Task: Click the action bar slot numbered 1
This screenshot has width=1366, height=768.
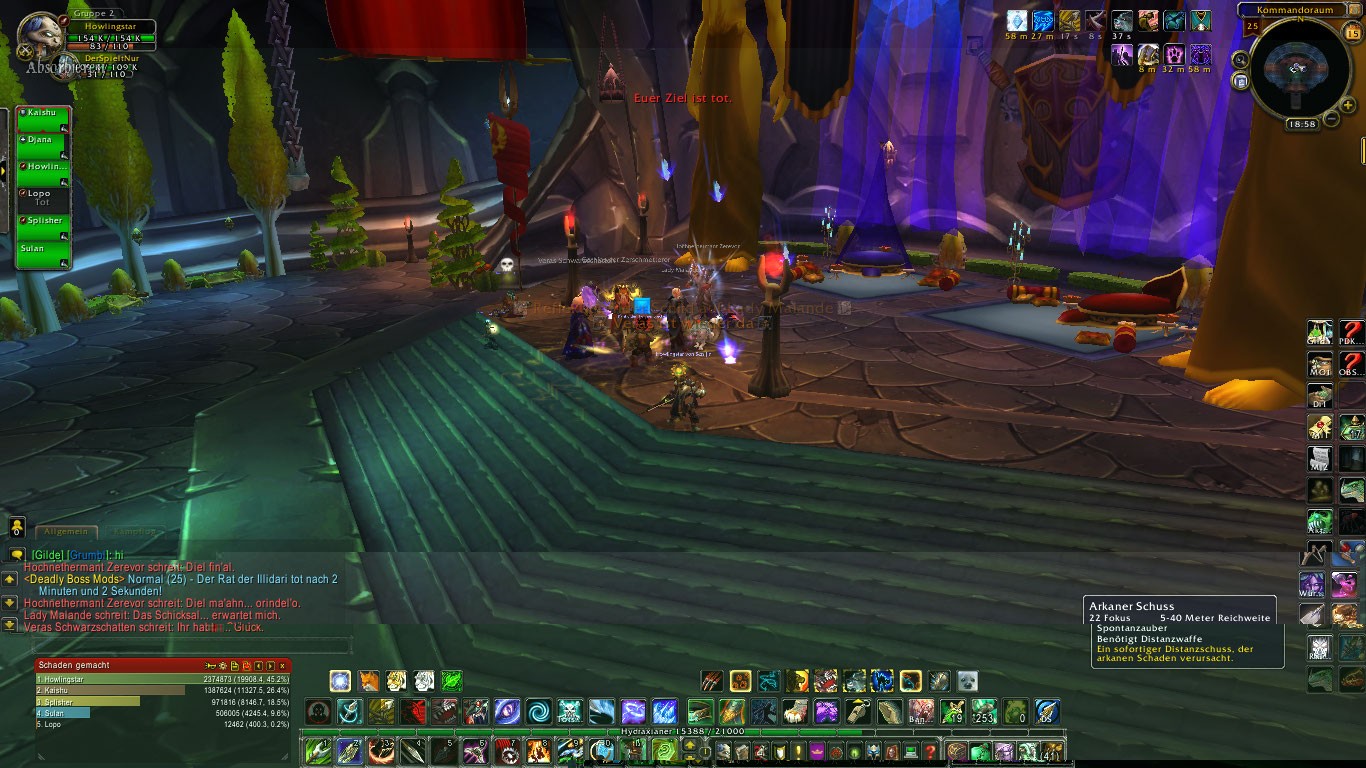Action: (319, 750)
